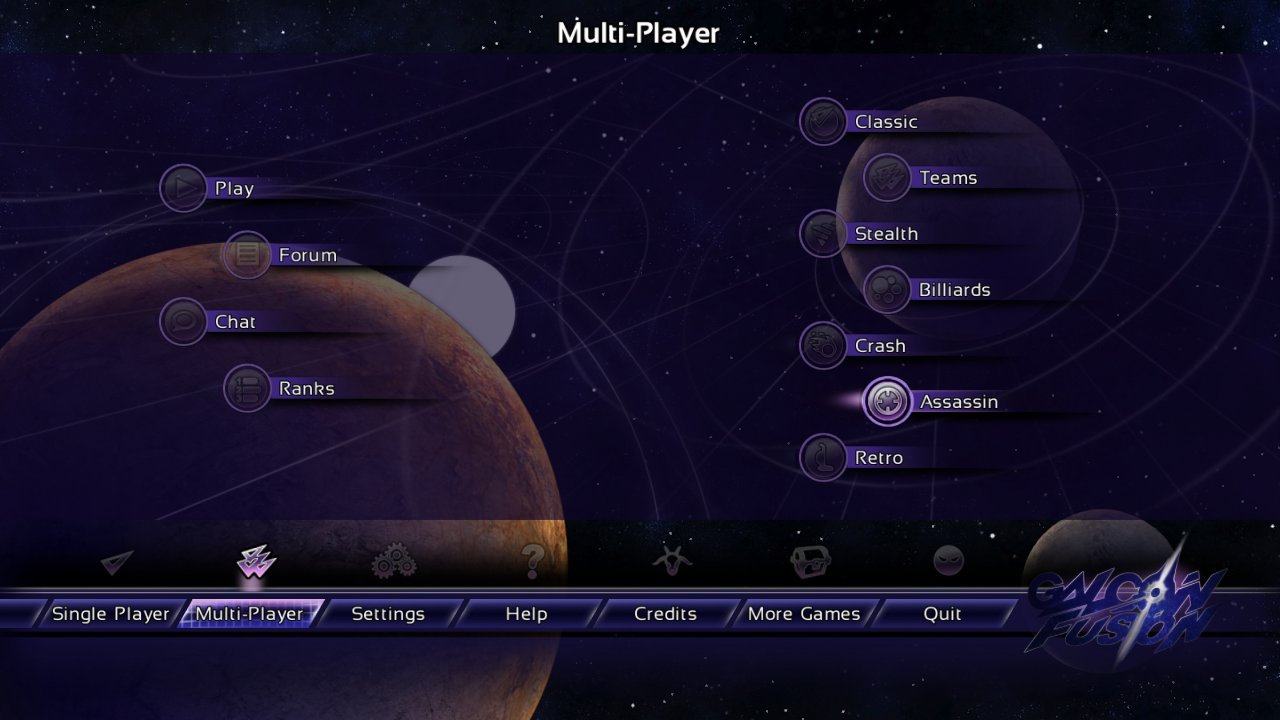
Task: Open the Settings tab
Action: [388, 614]
